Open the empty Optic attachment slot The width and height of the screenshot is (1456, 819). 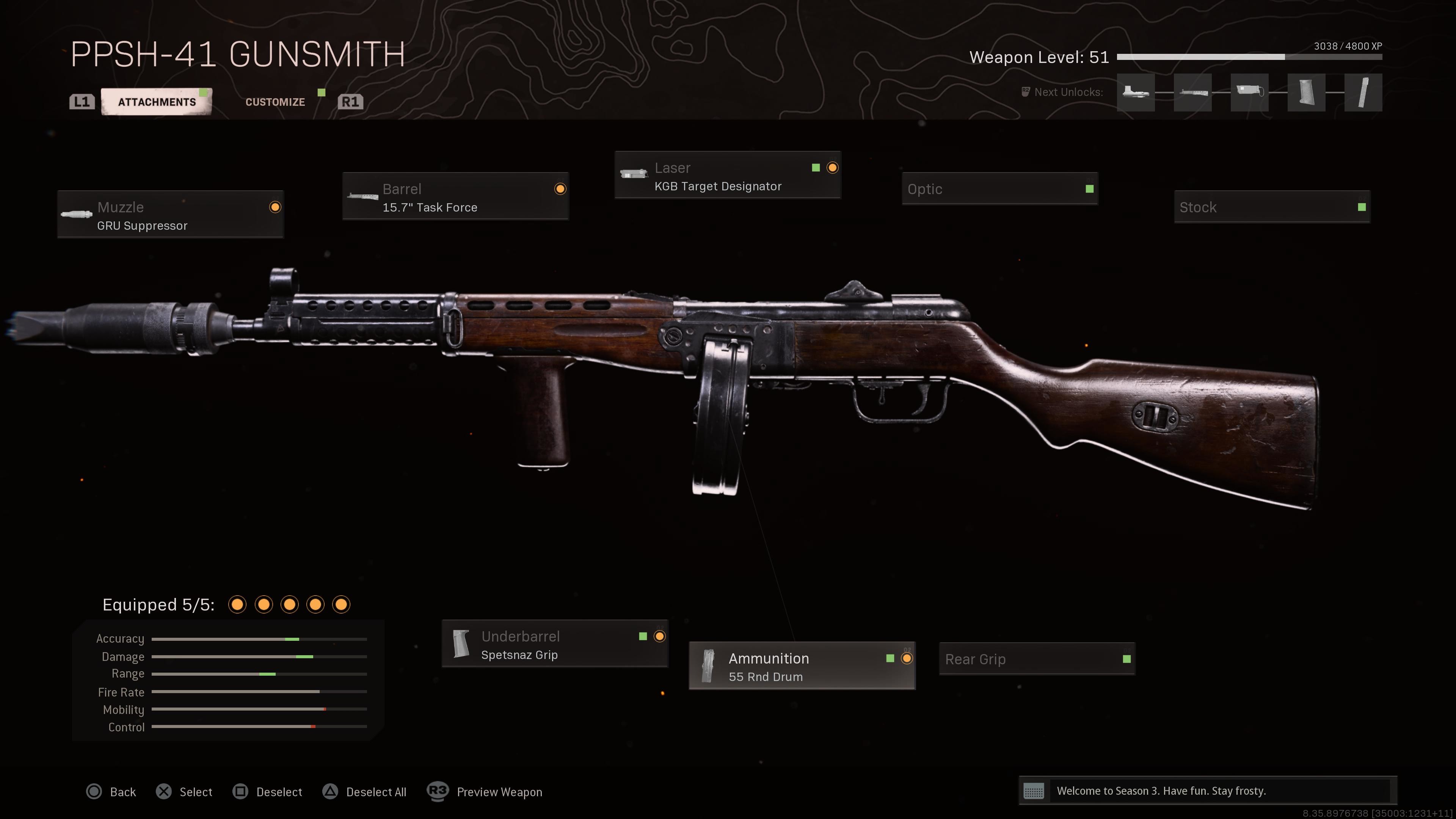tap(999, 189)
